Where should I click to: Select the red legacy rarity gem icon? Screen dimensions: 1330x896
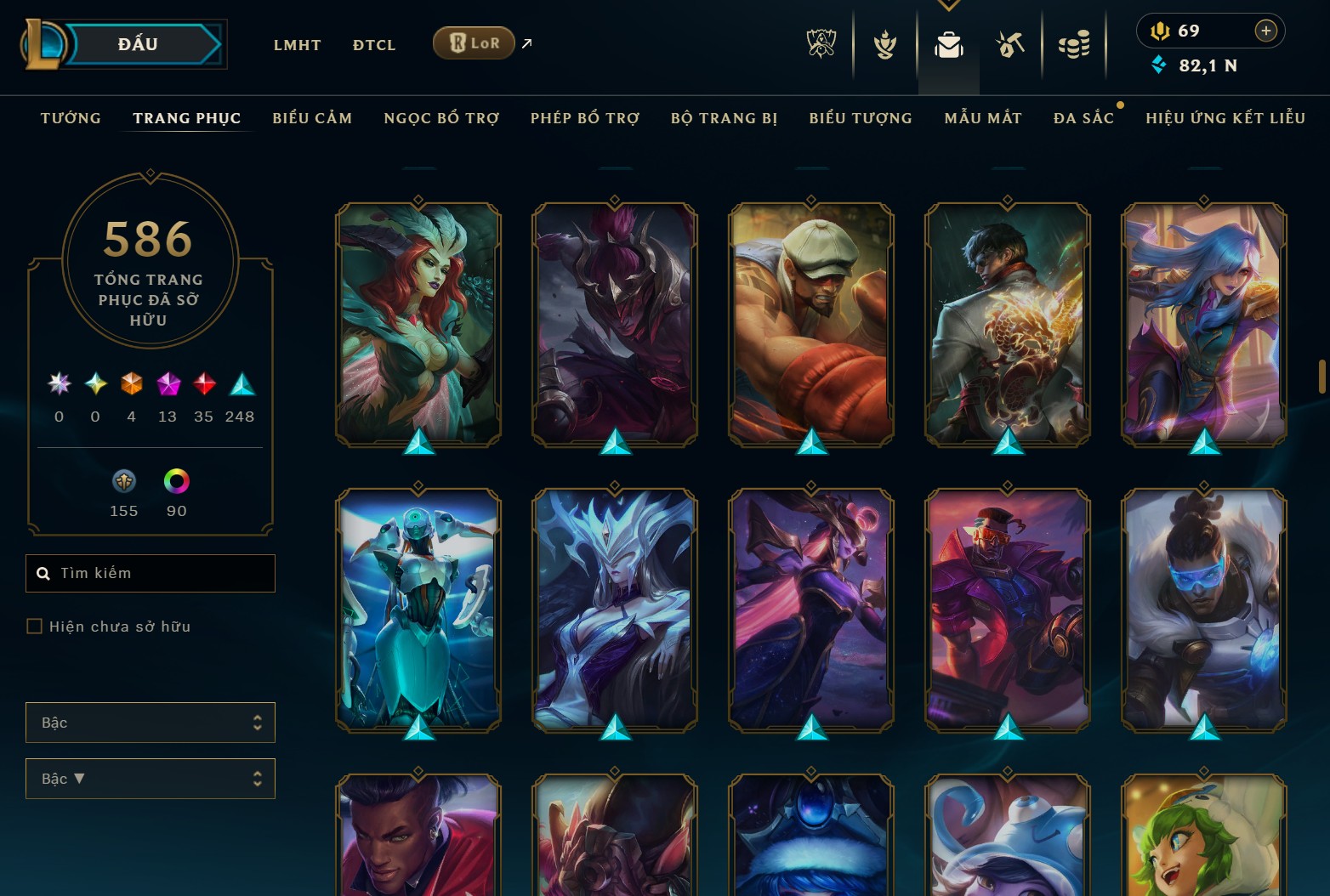point(203,384)
